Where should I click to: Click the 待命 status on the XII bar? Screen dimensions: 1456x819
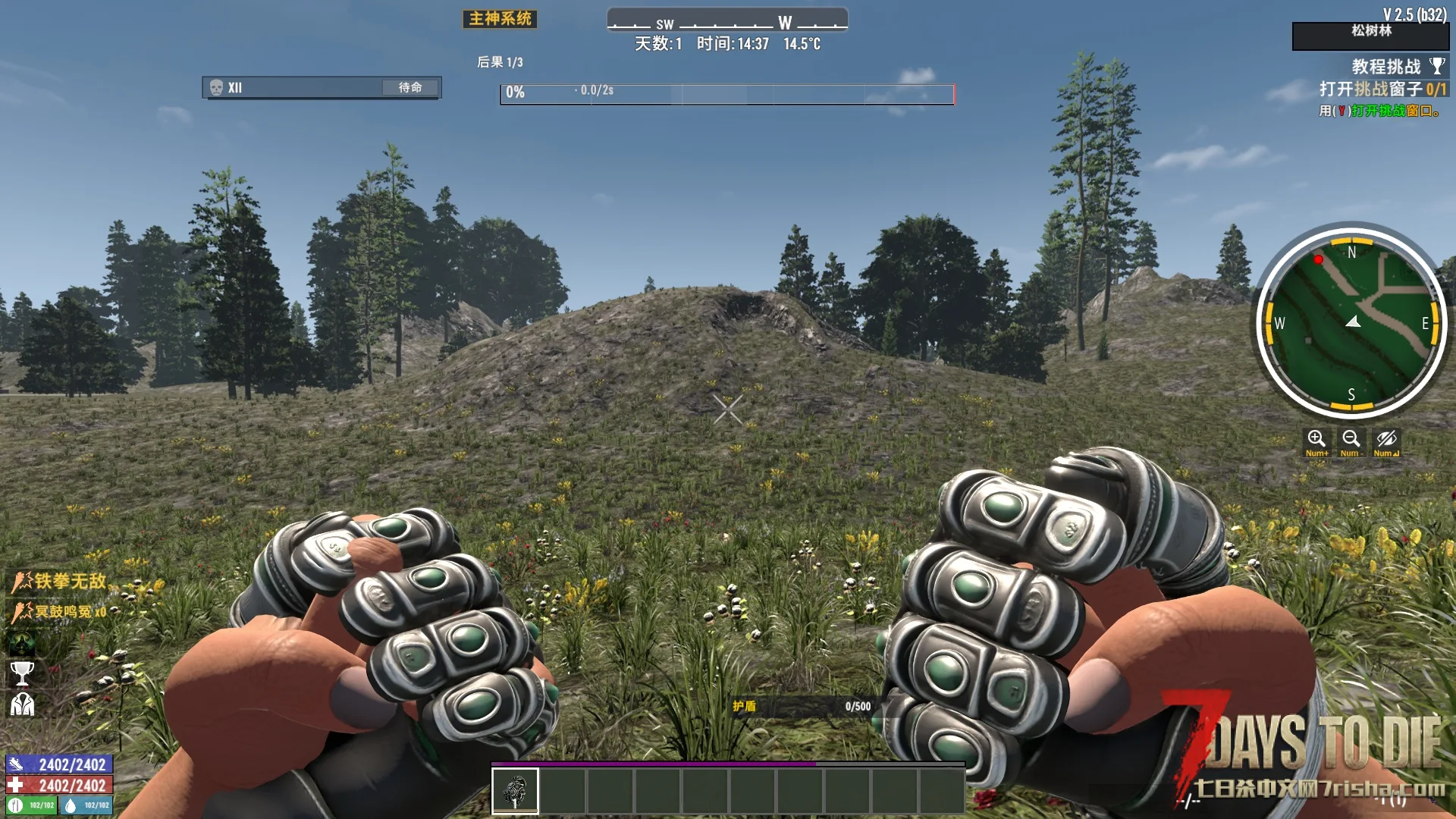[x=410, y=88]
